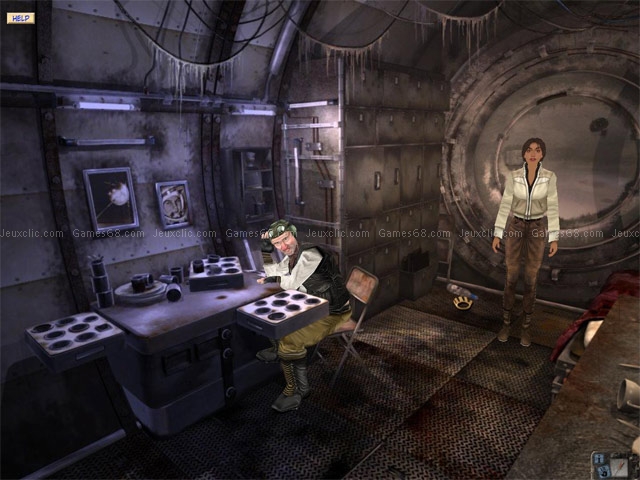Open the pencil note icon
Viewport: 640px width, 480px height.
[619, 467]
